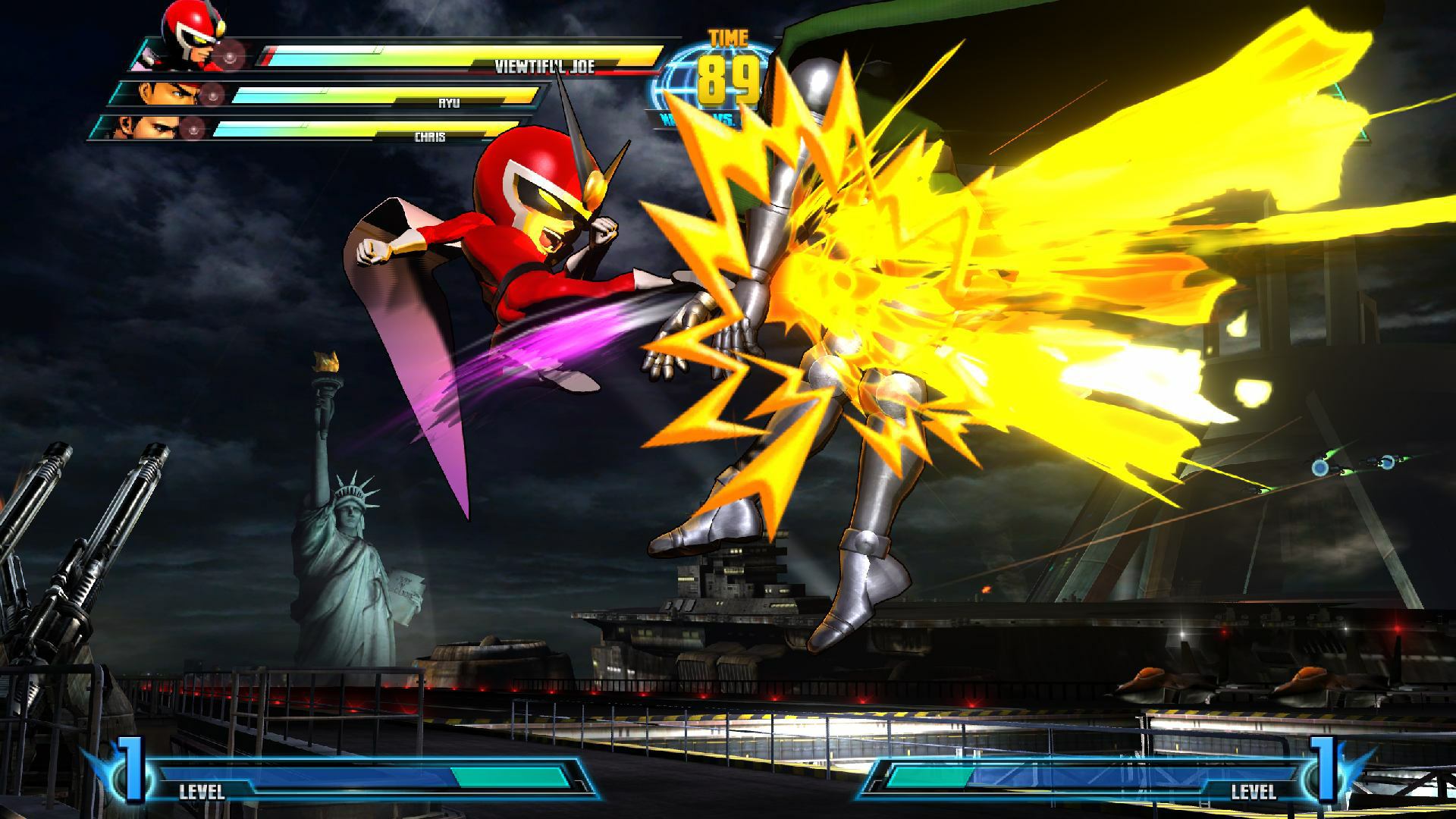Click the 89 timer countdown number
Screen dimensions: 1456x819
tap(730, 80)
